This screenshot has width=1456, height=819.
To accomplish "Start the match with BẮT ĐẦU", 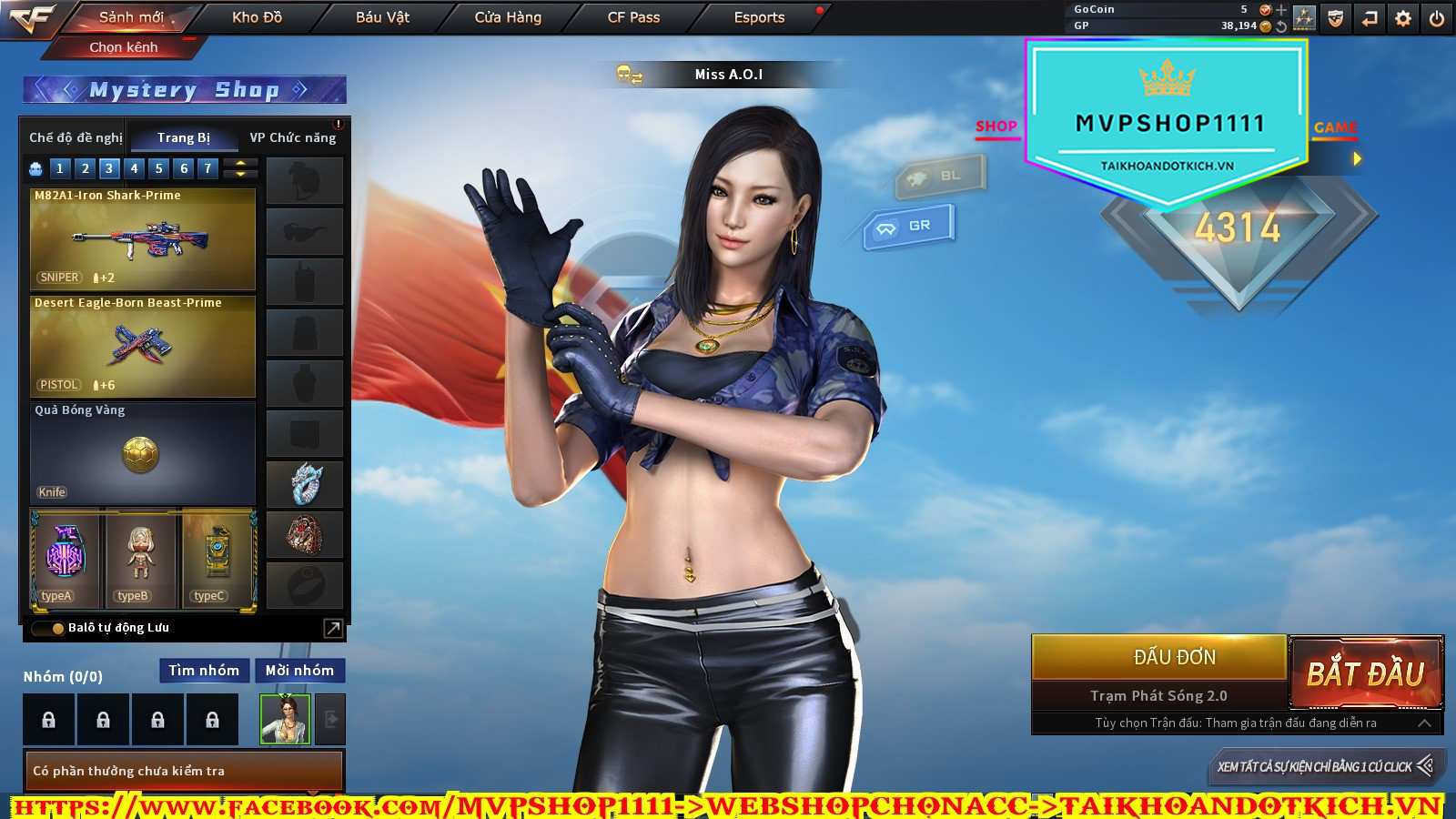I will pyautogui.click(x=1365, y=673).
